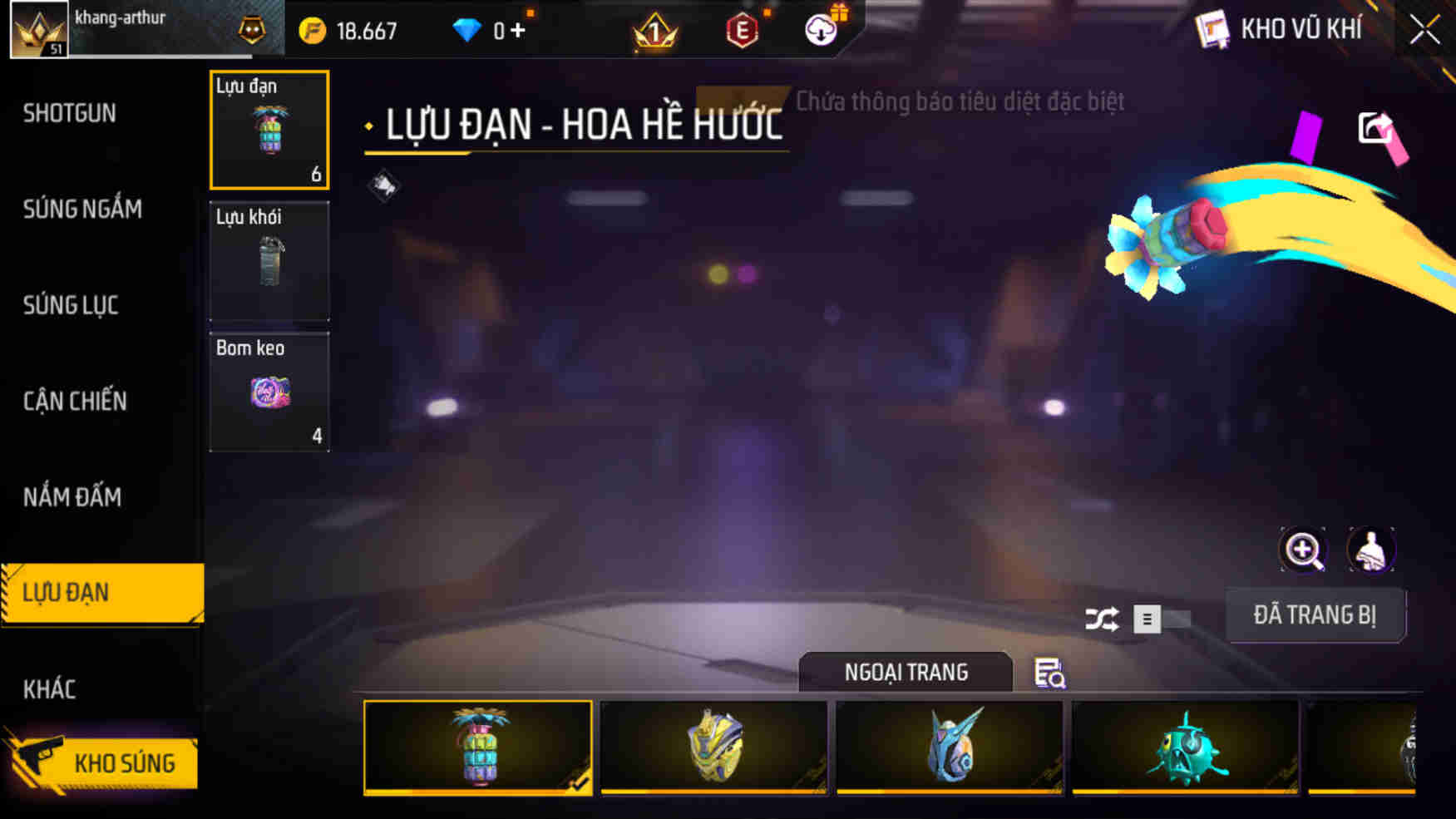Viewport: 1456px width, 819px height.
Task: Open the magnifier zoom preview icon
Action: point(1302,550)
